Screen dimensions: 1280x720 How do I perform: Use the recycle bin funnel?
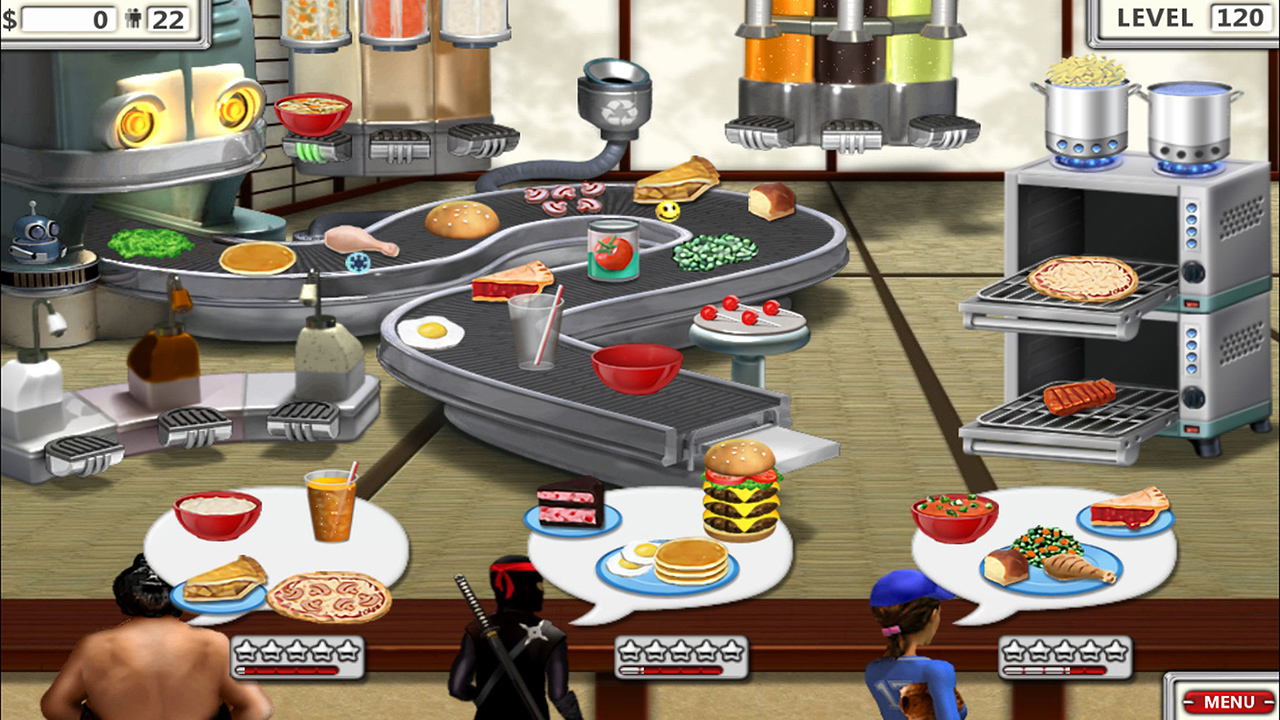coord(615,97)
